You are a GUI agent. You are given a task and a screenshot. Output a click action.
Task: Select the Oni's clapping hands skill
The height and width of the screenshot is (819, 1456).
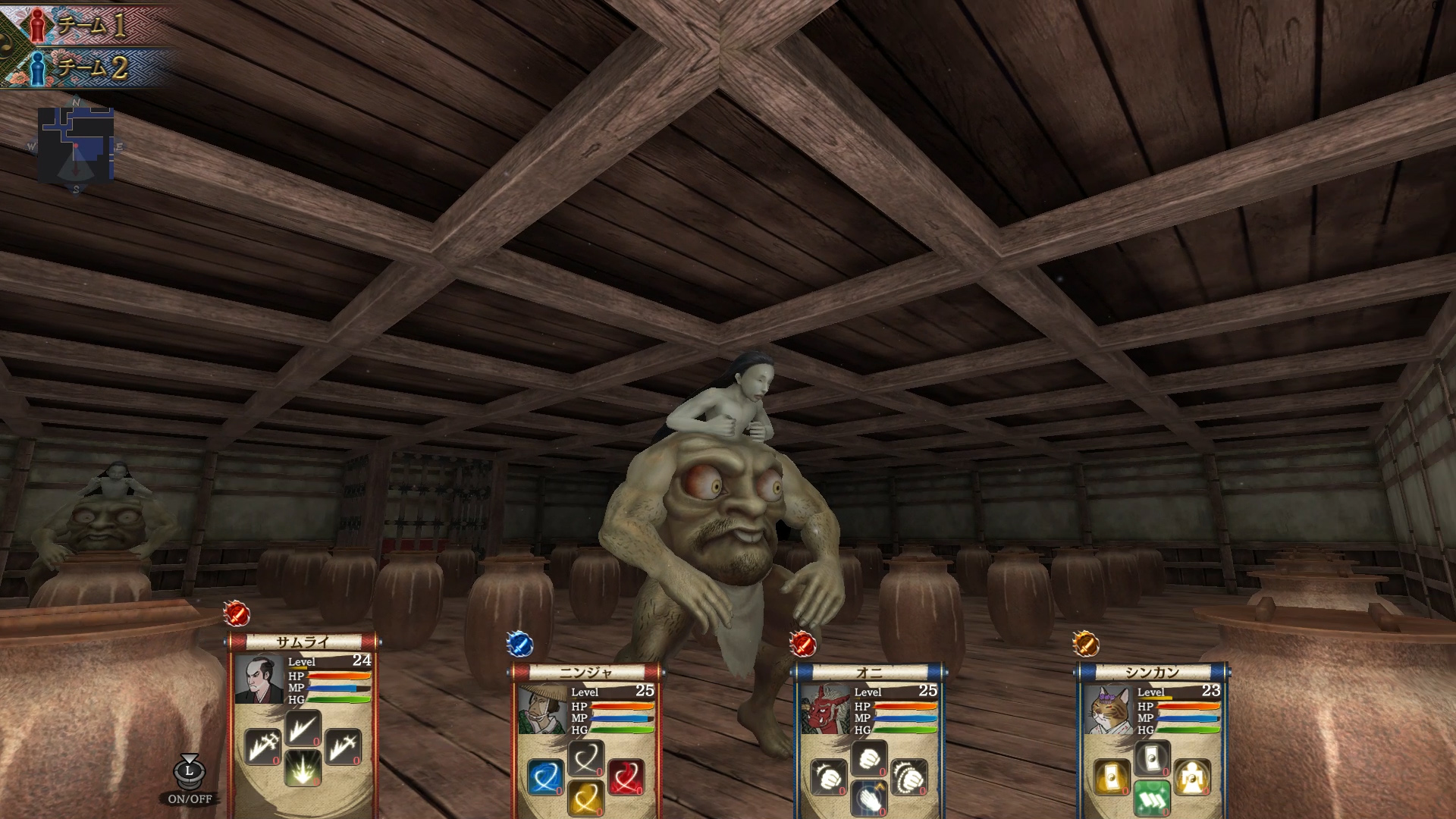[x=870, y=800]
